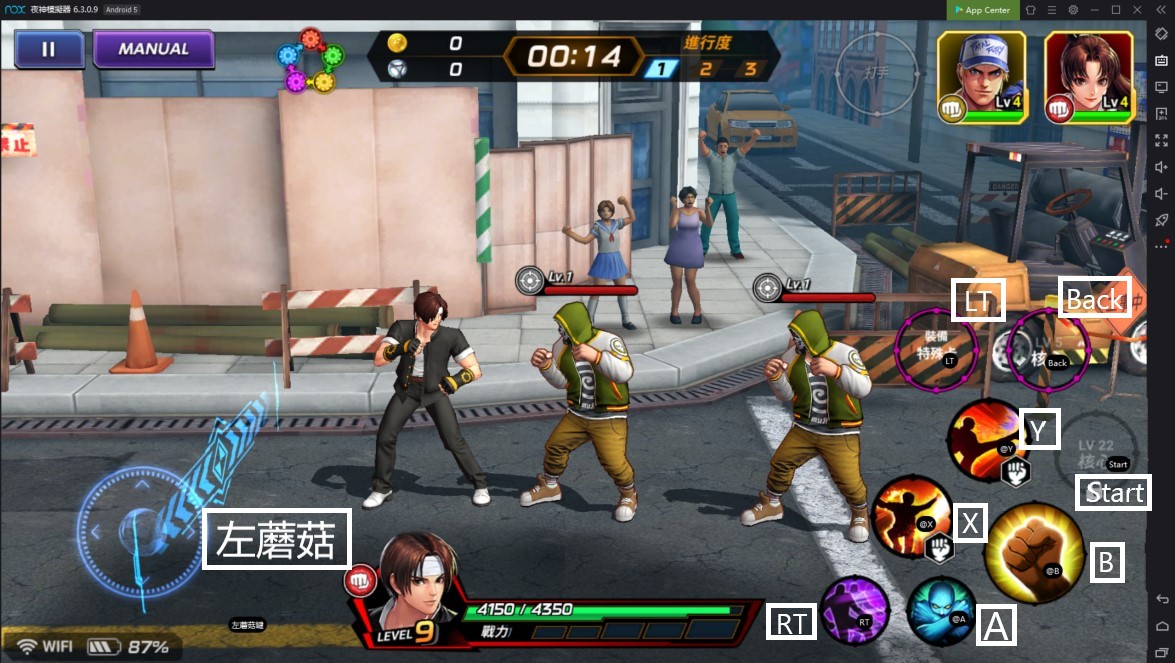Viewport: 1175px width, 663px height.
Task: Use the purple silhouette skill button
Action: point(856,610)
